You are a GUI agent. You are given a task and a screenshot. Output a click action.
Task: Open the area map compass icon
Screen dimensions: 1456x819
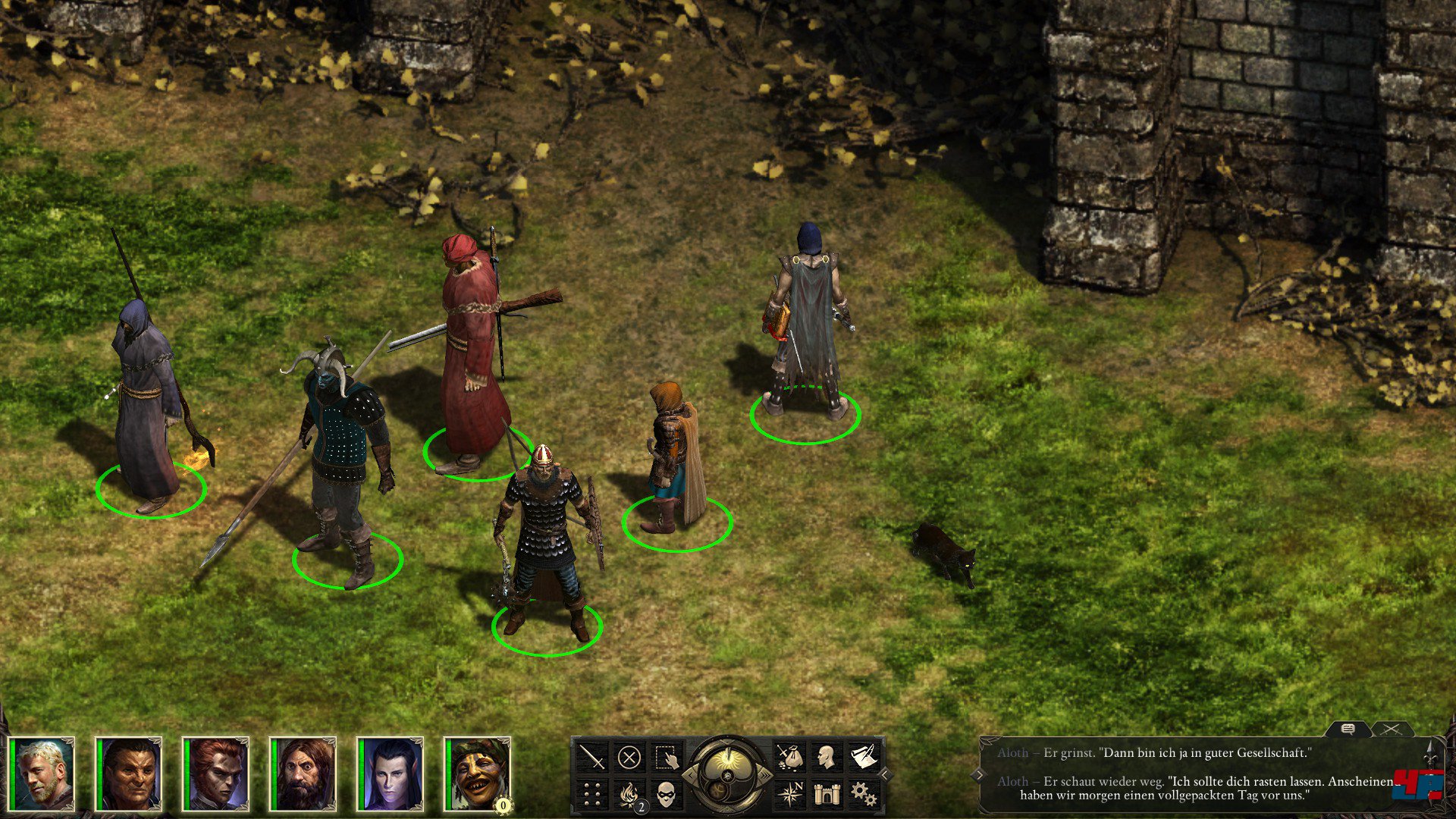point(789,794)
